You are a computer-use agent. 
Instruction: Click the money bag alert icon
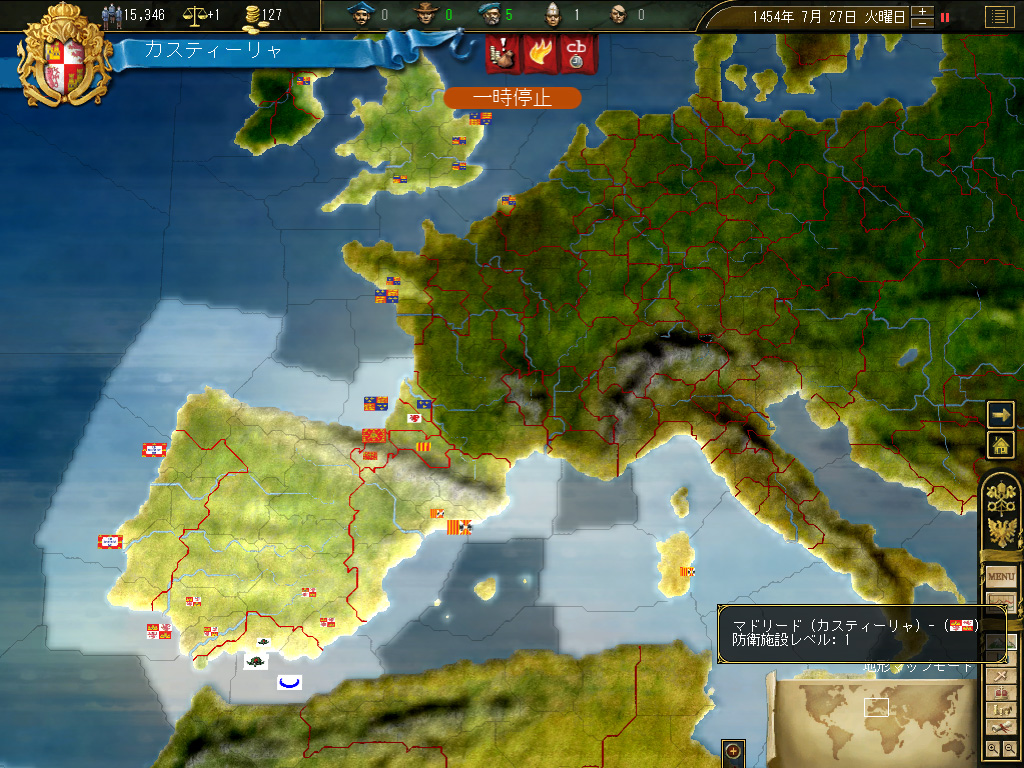pos(503,54)
